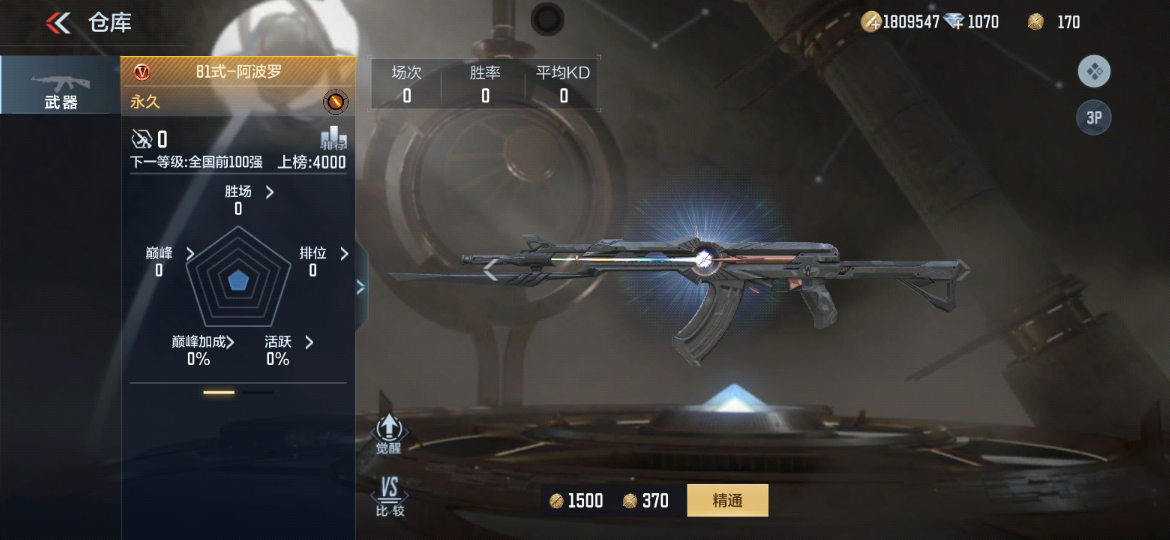Click the 精通 mastery button
The image size is (1170, 540).
(727, 500)
